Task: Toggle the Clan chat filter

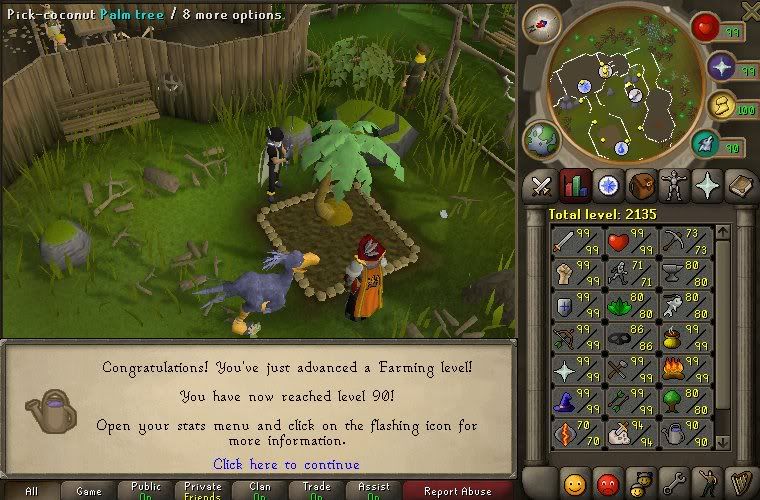Action: tap(261, 491)
